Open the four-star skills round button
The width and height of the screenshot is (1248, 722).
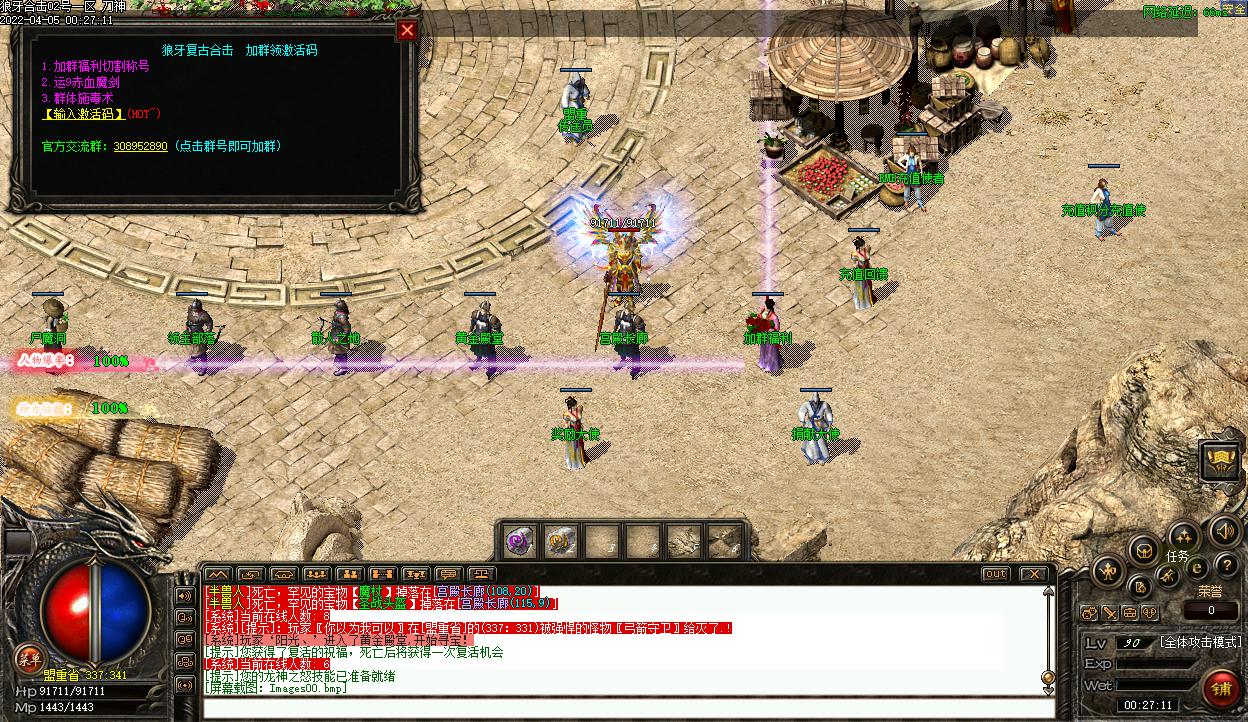click(x=1183, y=534)
